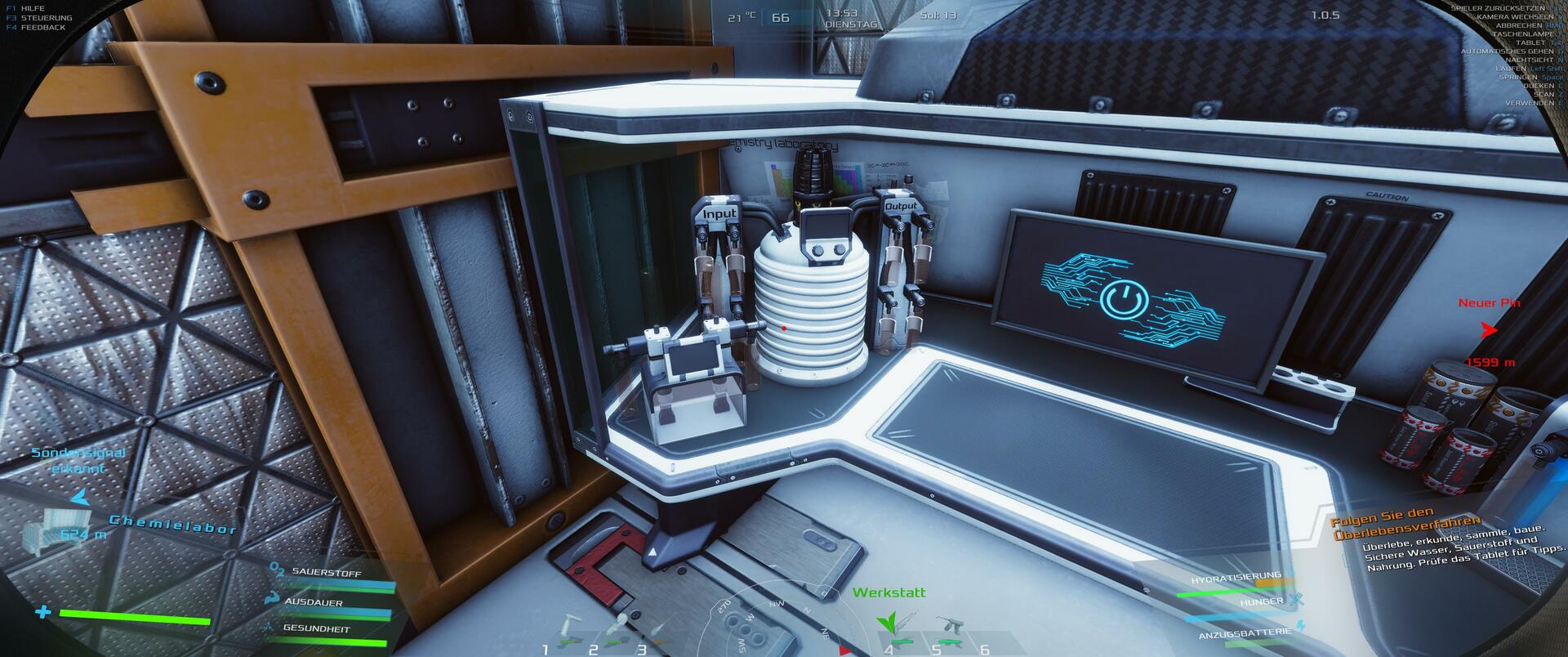Viewport: 1568px width, 657px height.
Task: Select the Chemielabor probe signal marker
Action: click(x=81, y=497)
